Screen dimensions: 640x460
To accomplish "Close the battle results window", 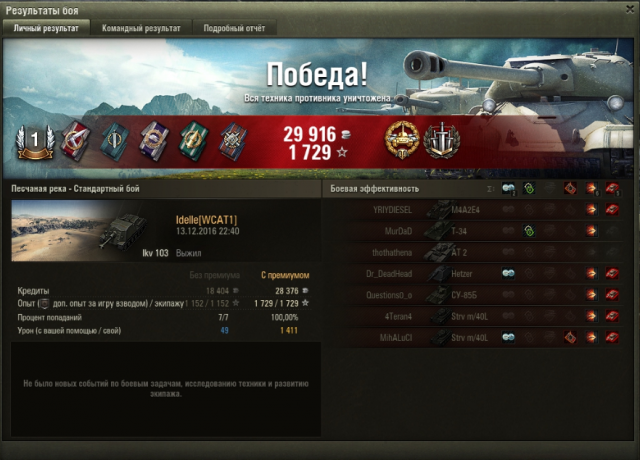I will coord(629,9).
